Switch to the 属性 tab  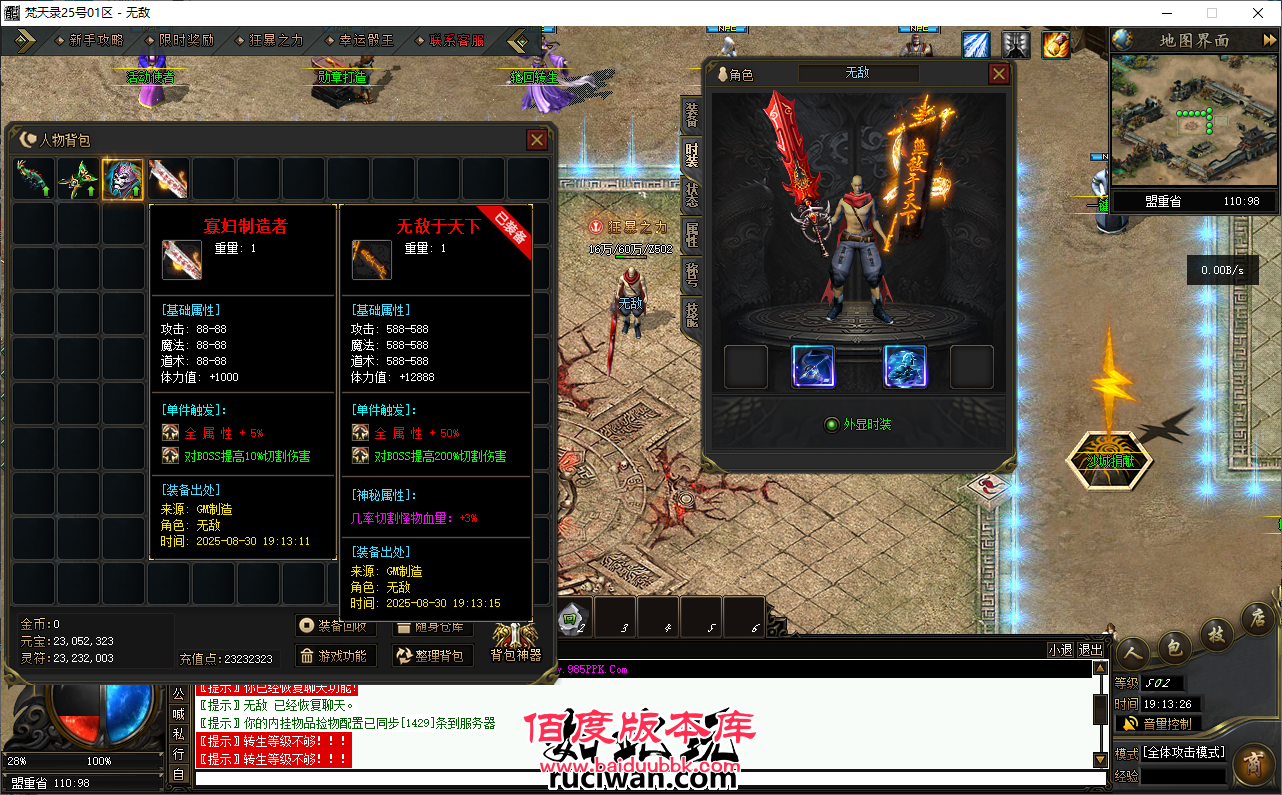692,235
